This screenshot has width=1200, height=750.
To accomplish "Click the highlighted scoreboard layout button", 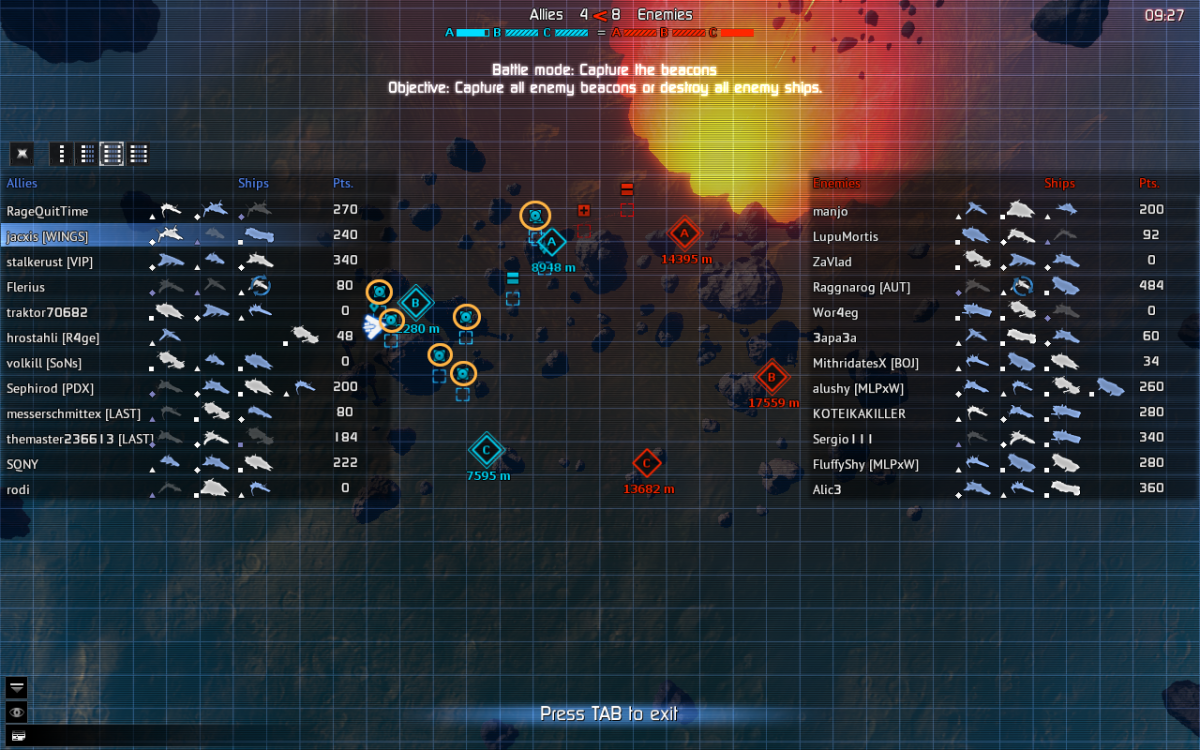I will pyautogui.click(x=112, y=154).
